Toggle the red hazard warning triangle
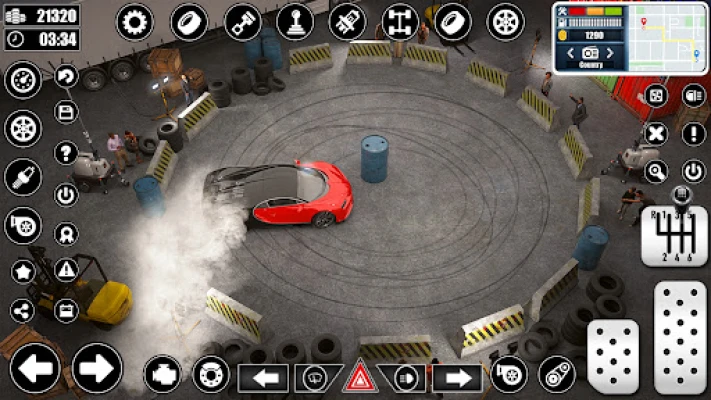 tap(359, 378)
